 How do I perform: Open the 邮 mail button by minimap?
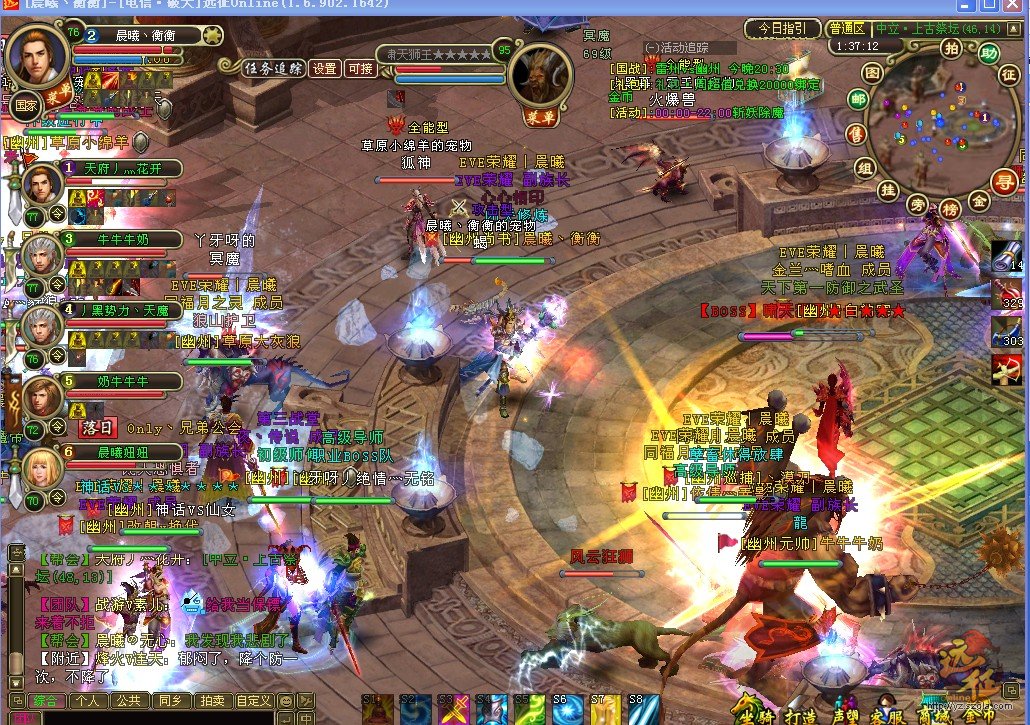[858, 99]
